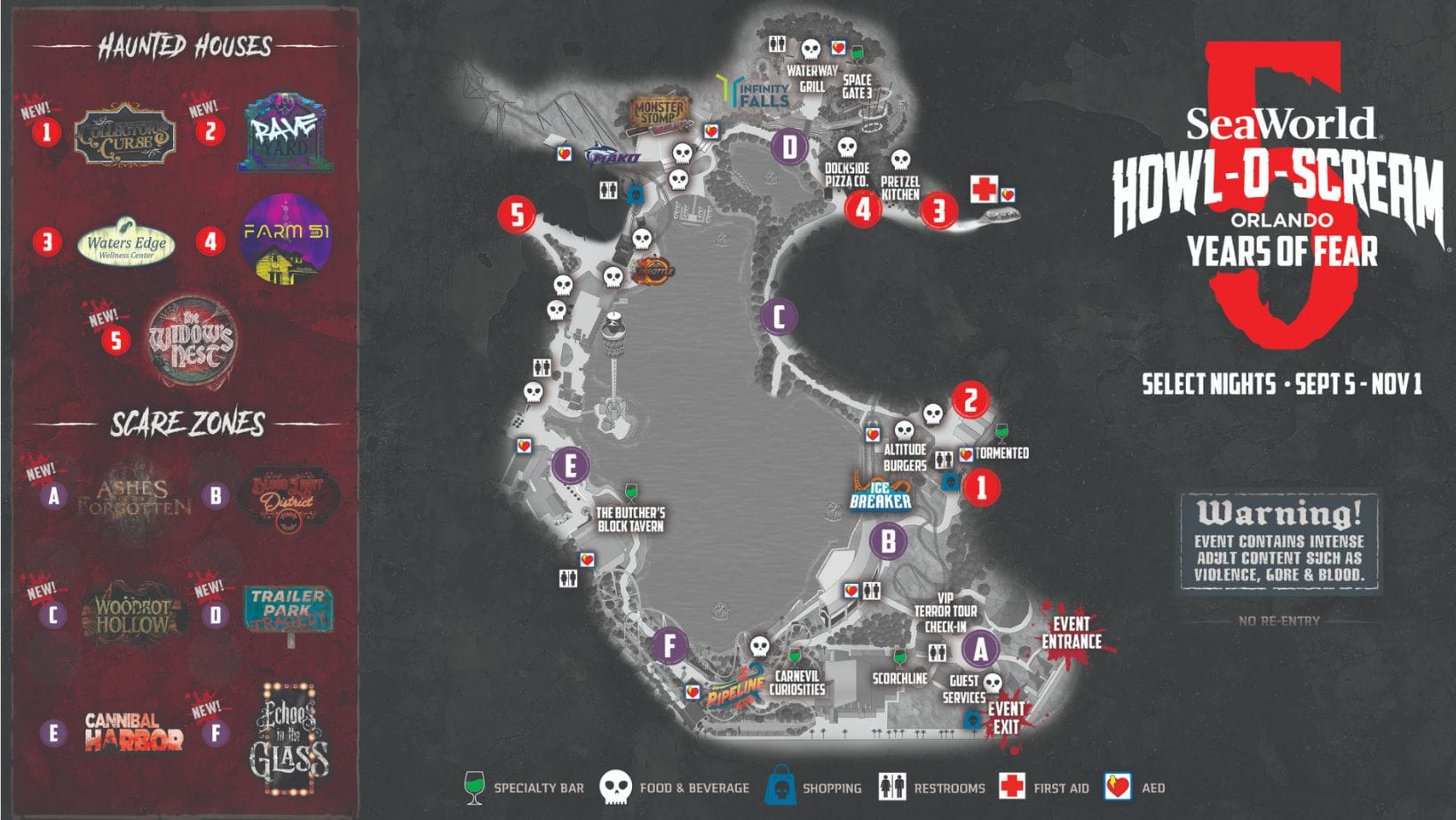This screenshot has height=820, width=1456.
Task: Select the AED legend entry
Action: [1135, 787]
